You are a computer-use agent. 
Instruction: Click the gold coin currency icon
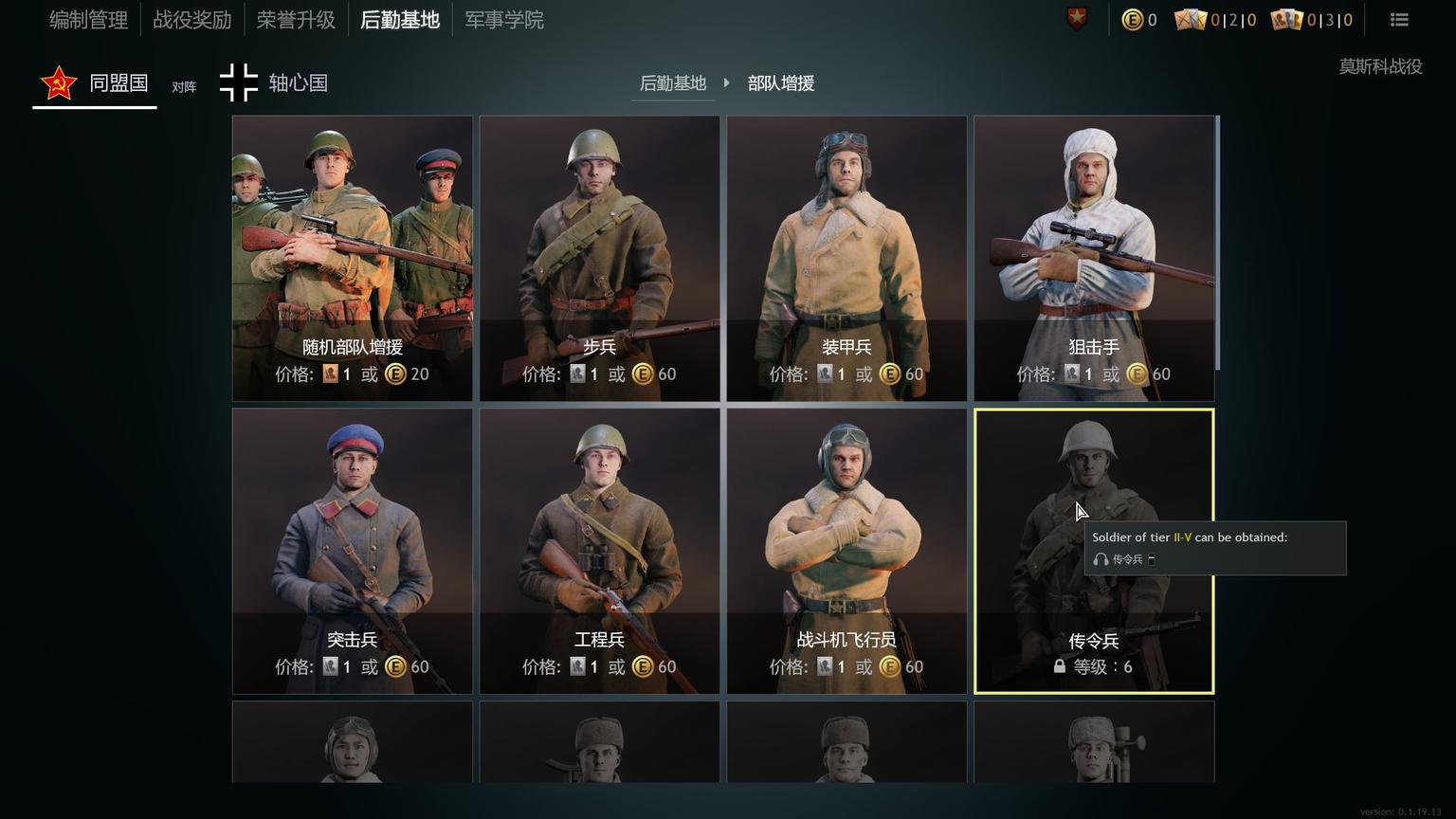(1132, 20)
